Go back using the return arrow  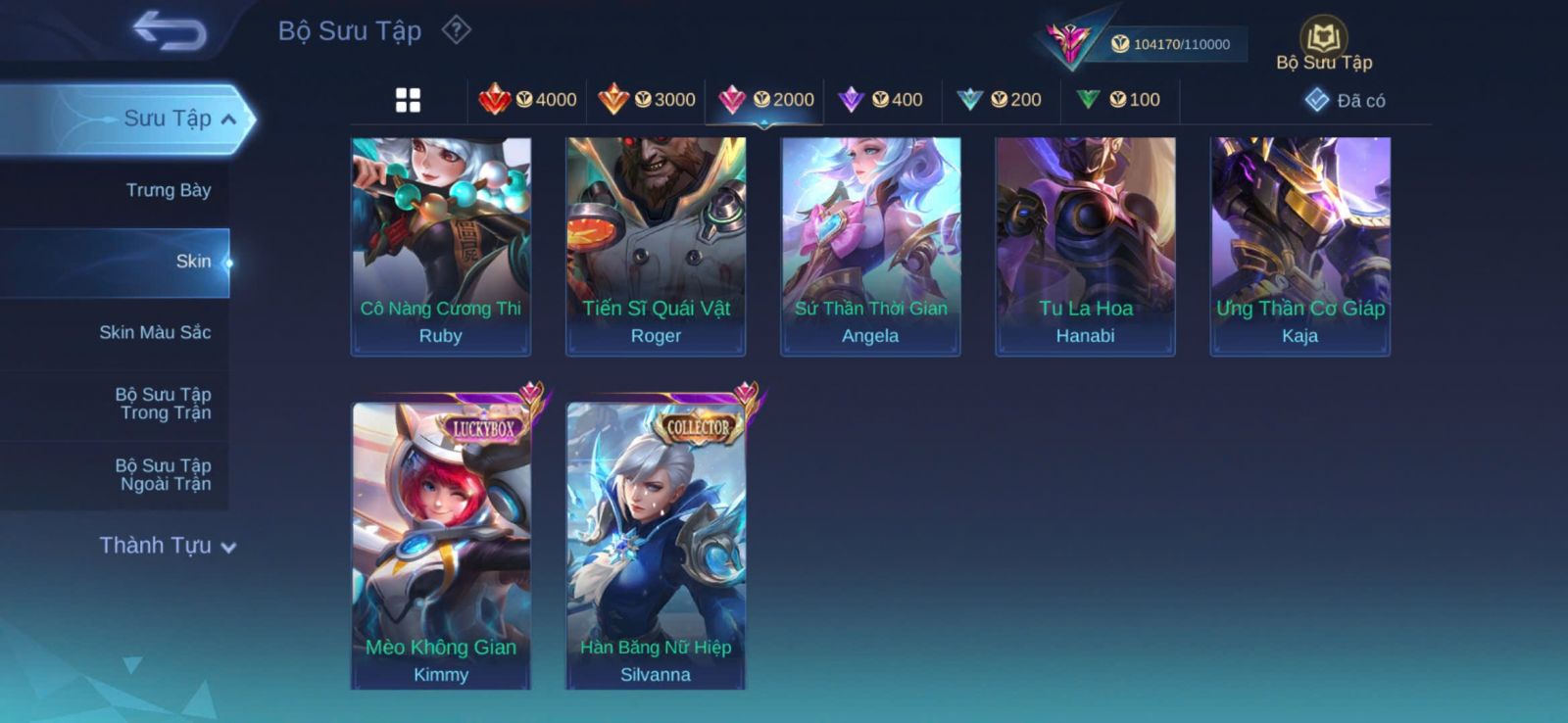[170, 30]
